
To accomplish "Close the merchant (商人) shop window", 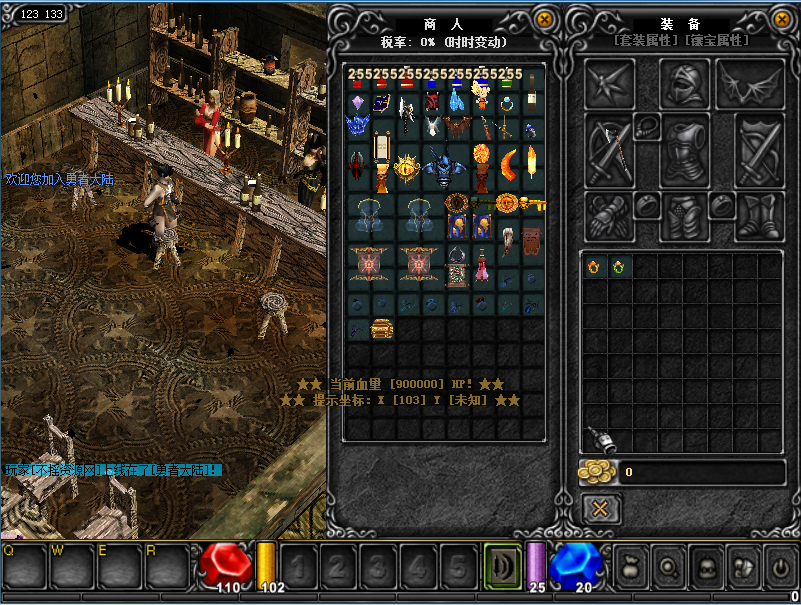I will (x=544, y=19).
